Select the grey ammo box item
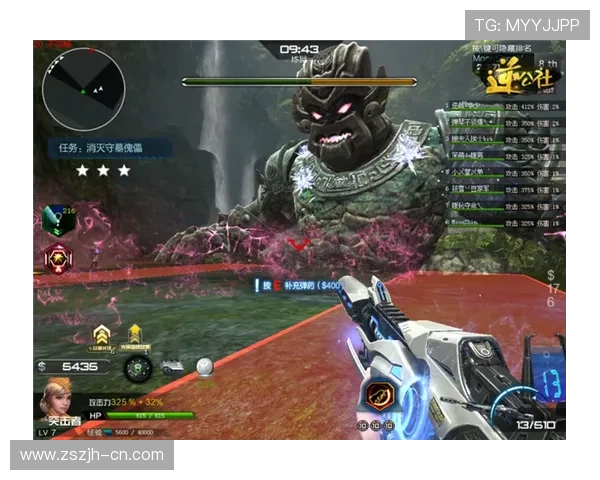Viewport: 600px width, 480px height. [170, 367]
